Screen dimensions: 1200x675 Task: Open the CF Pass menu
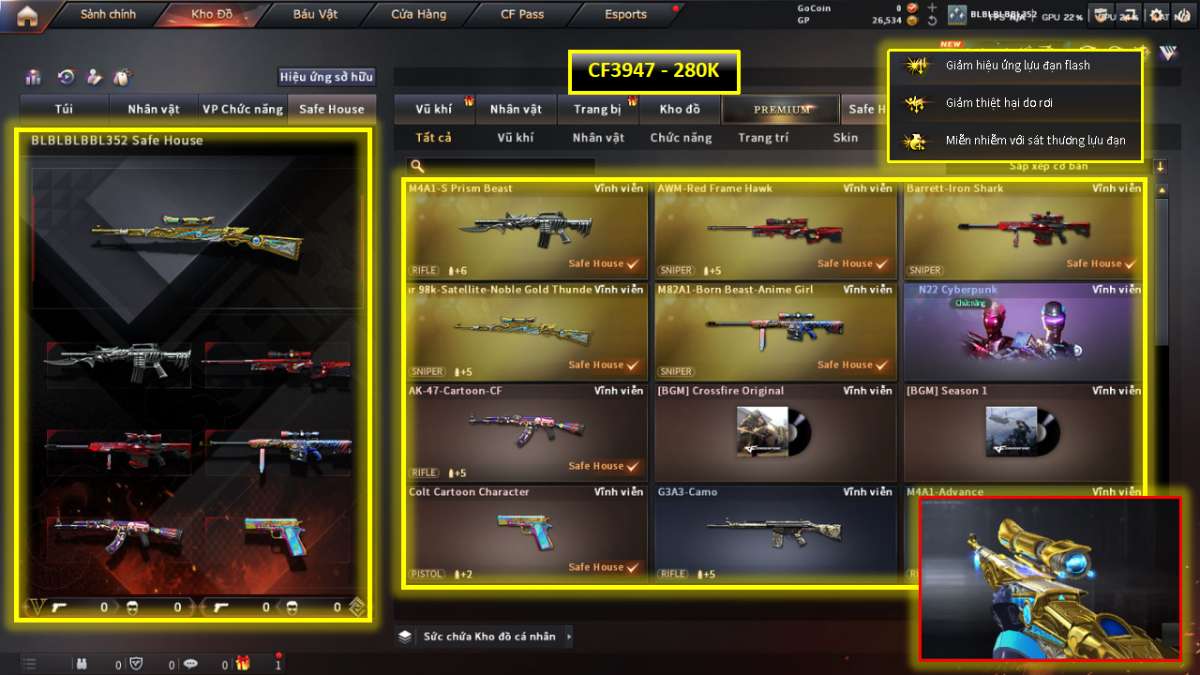(522, 15)
